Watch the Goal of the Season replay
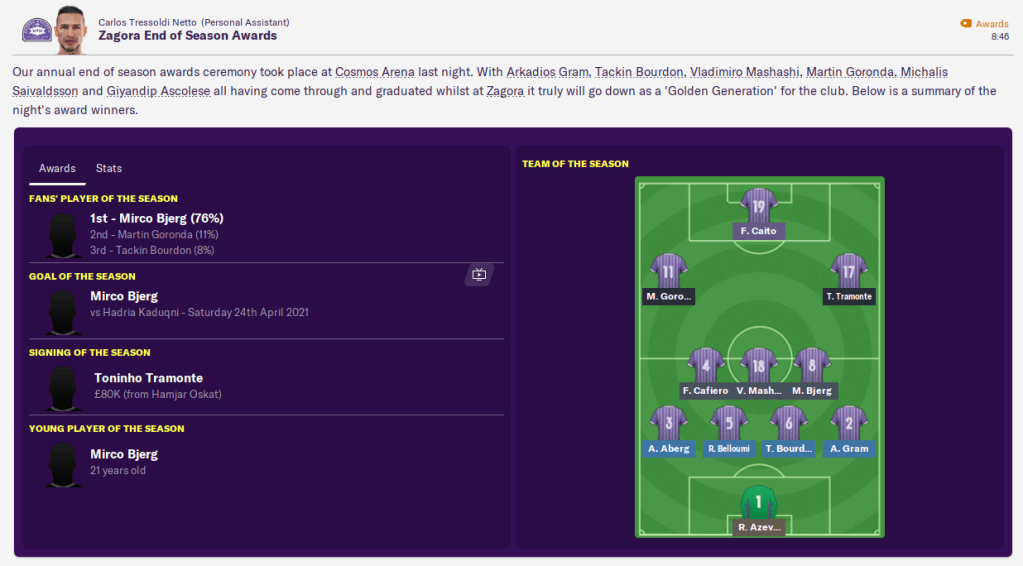Screen dimensions: 1023x566 [479, 274]
